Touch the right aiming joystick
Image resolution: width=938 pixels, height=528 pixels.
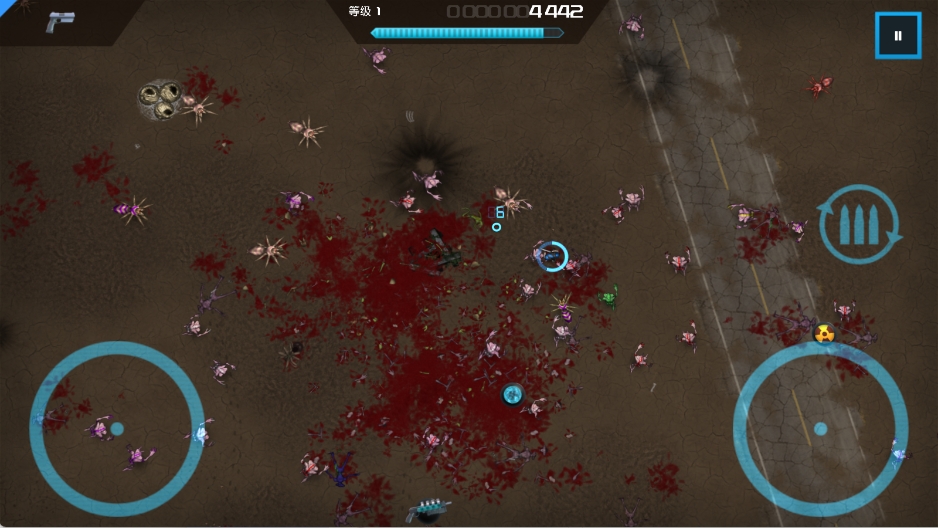(x=820, y=428)
